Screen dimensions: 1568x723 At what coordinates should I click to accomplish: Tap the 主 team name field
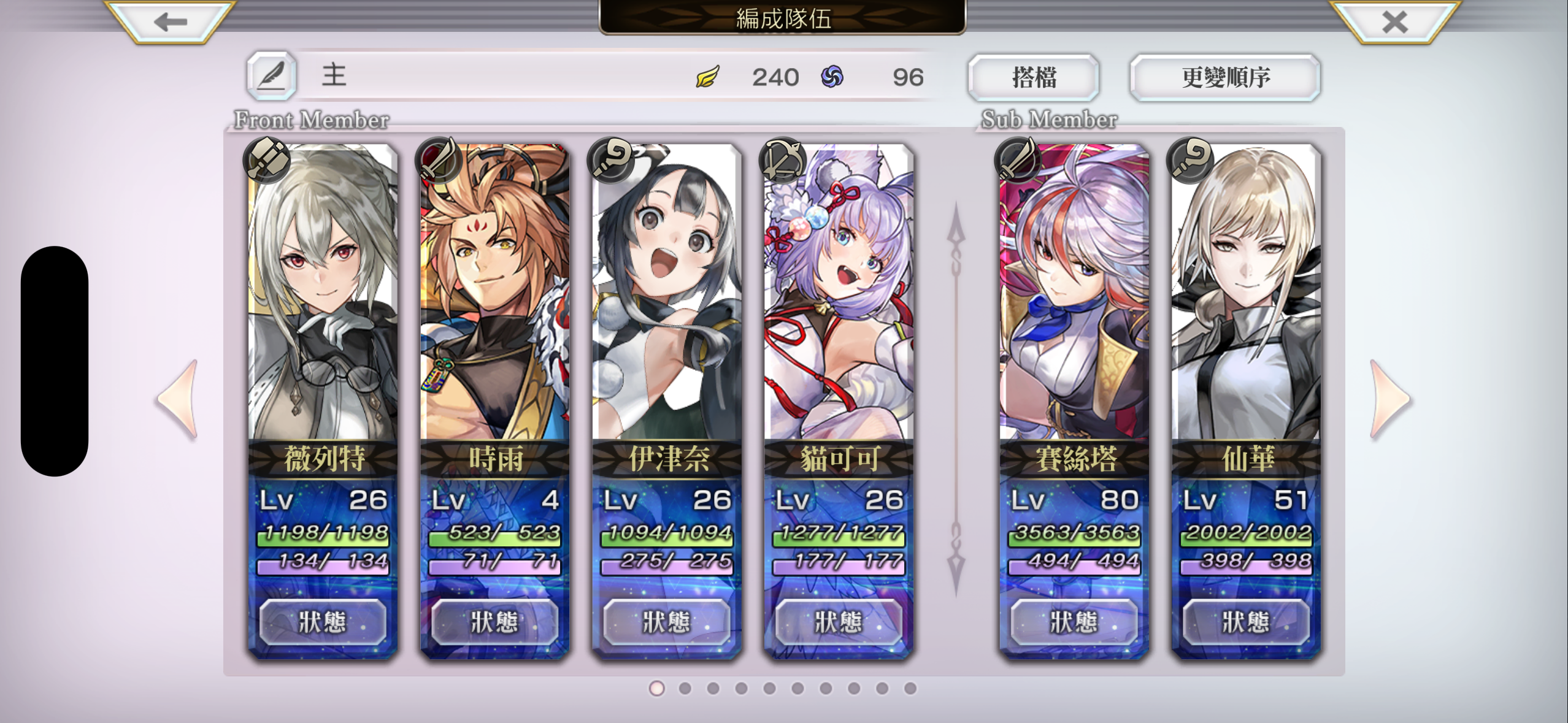(334, 75)
